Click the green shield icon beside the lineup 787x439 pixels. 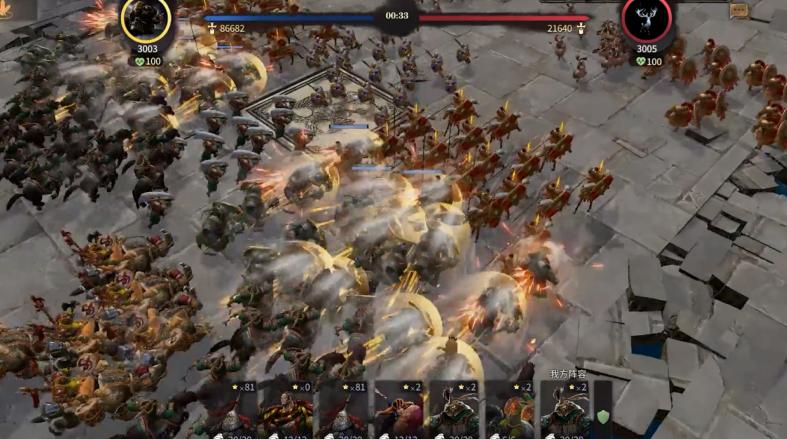pos(602,417)
